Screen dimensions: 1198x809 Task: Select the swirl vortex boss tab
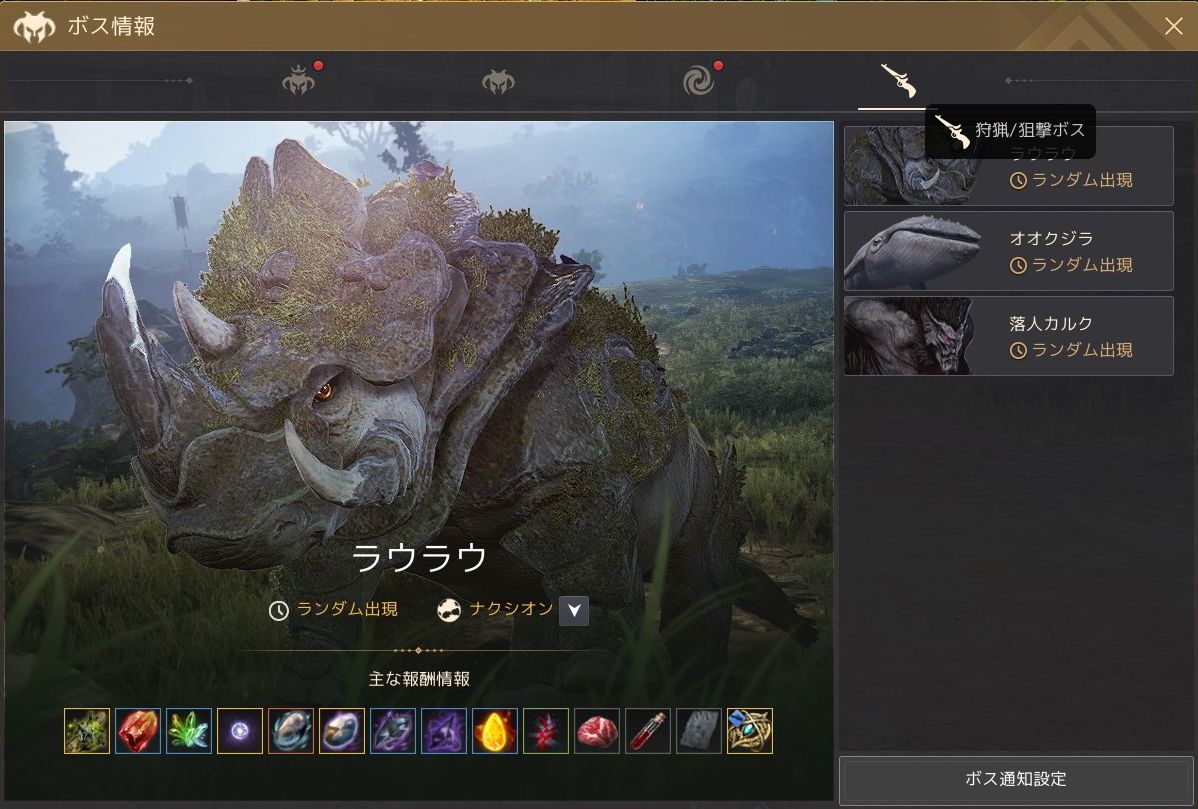click(698, 81)
